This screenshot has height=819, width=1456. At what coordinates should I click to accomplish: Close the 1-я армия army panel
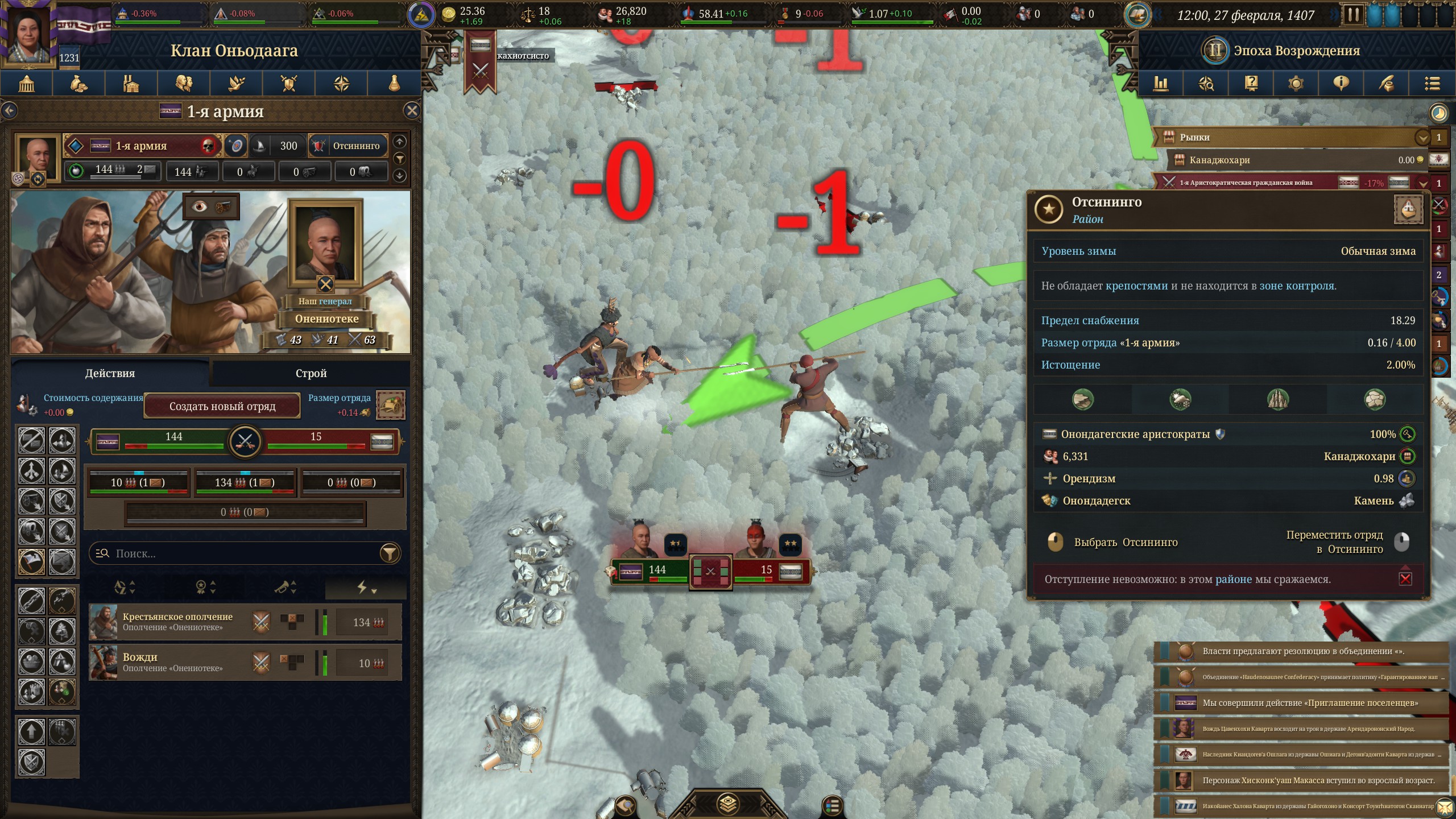click(x=412, y=110)
